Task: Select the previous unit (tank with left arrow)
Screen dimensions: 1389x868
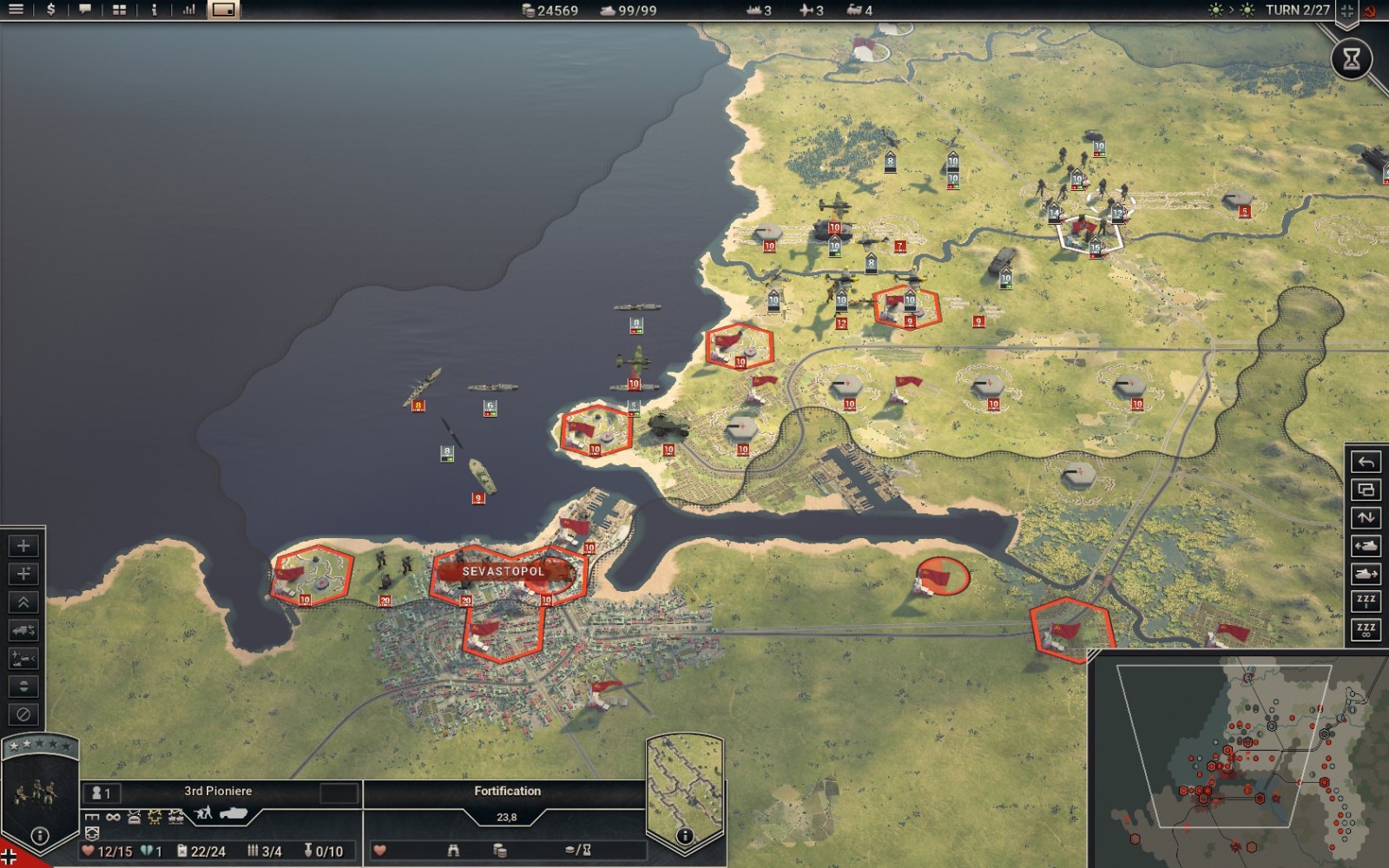Action: pyautogui.click(x=1366, y=546)
